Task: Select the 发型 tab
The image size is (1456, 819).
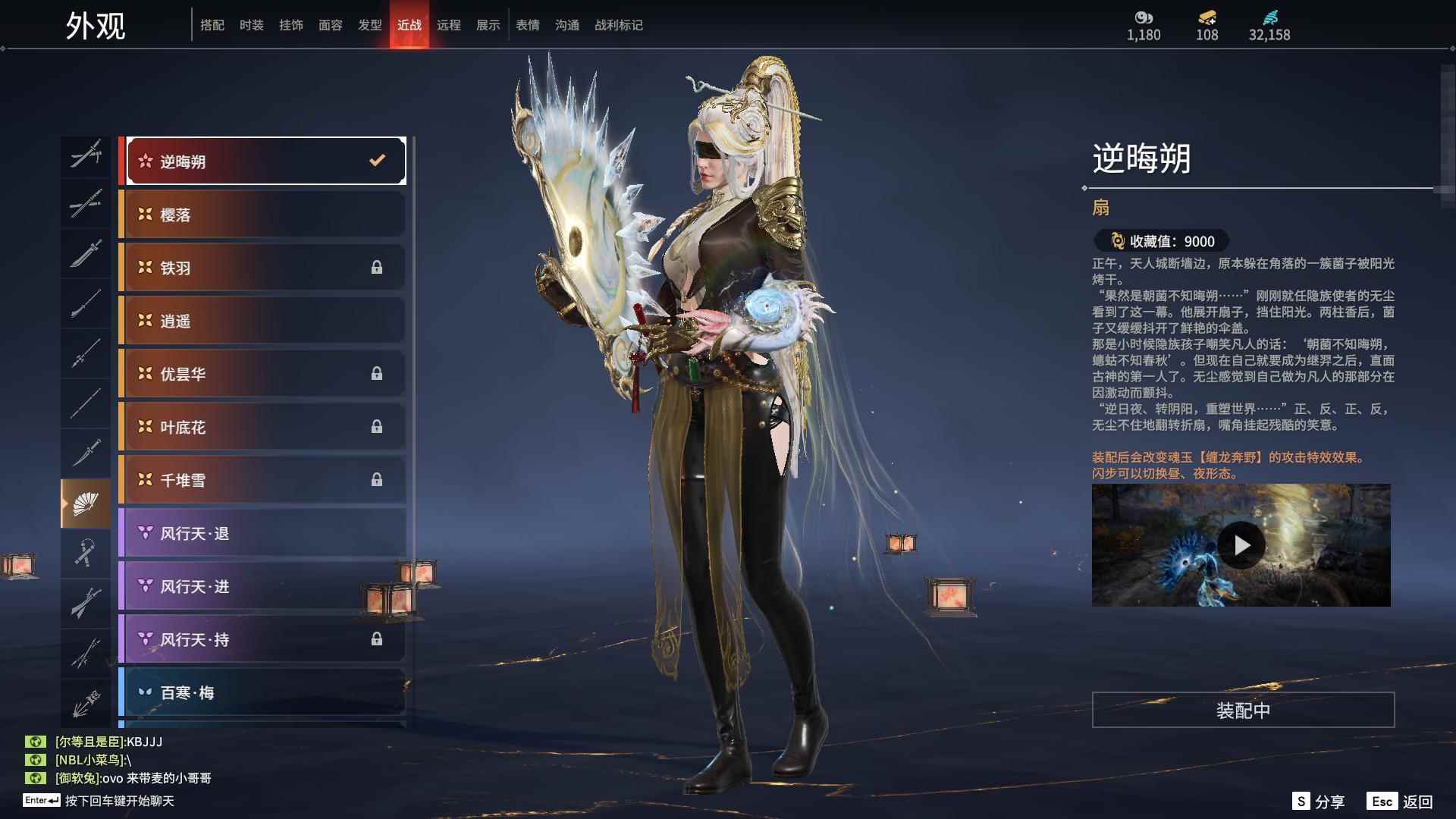Action: [369, 25]
